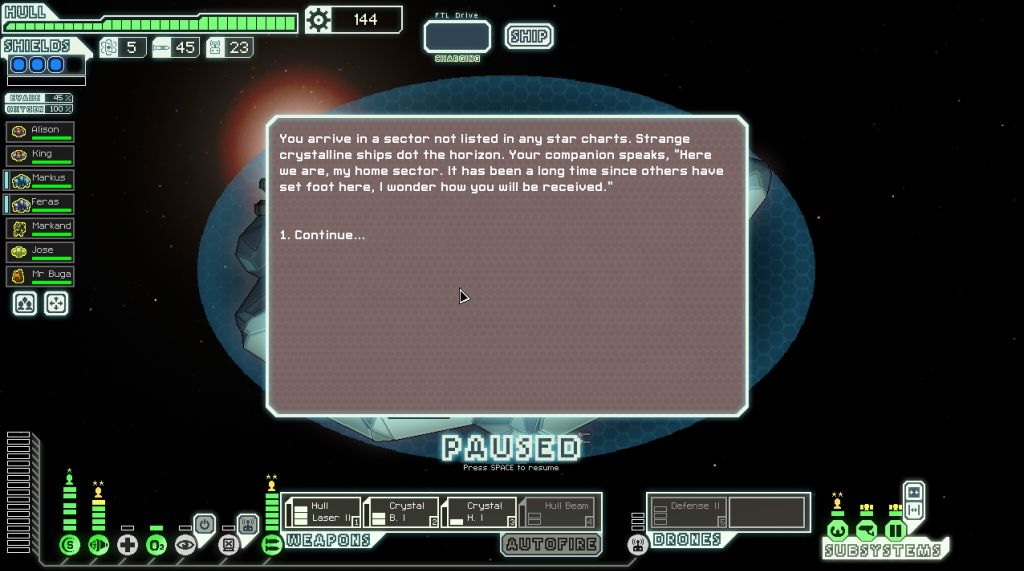
Task: Select the Hull Beam weapon slot
Action: pyautogui.click(x=558, y=512)
